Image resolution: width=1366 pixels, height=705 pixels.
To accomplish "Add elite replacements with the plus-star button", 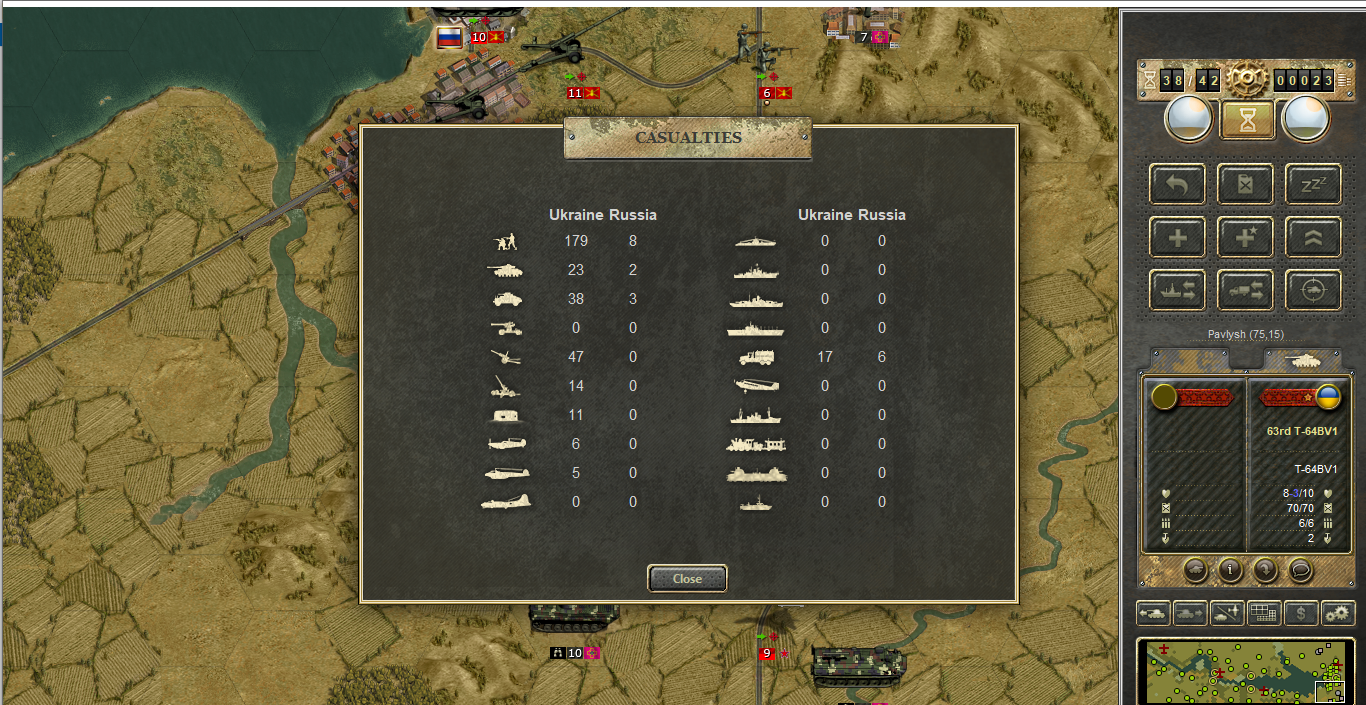I will 1245,238.
